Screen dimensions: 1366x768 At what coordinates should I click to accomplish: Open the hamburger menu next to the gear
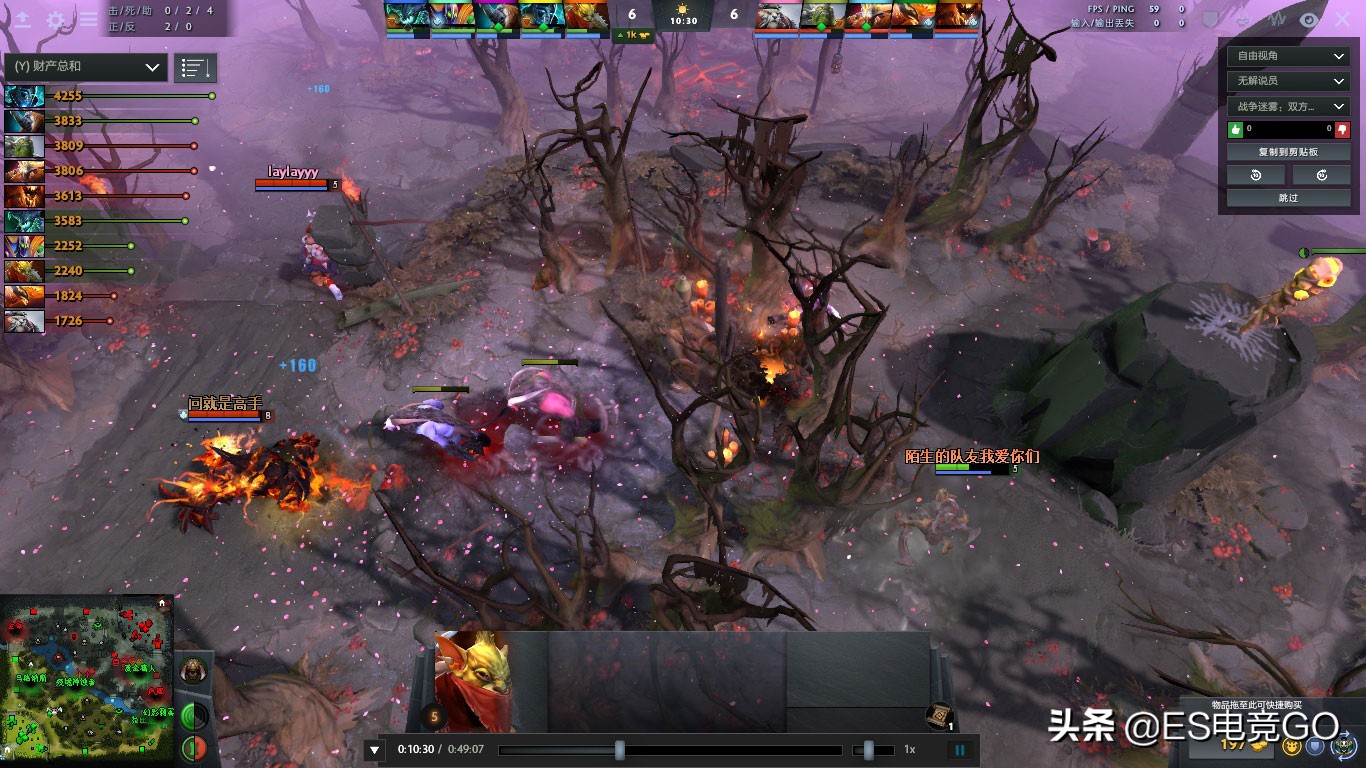coord(90,19)
